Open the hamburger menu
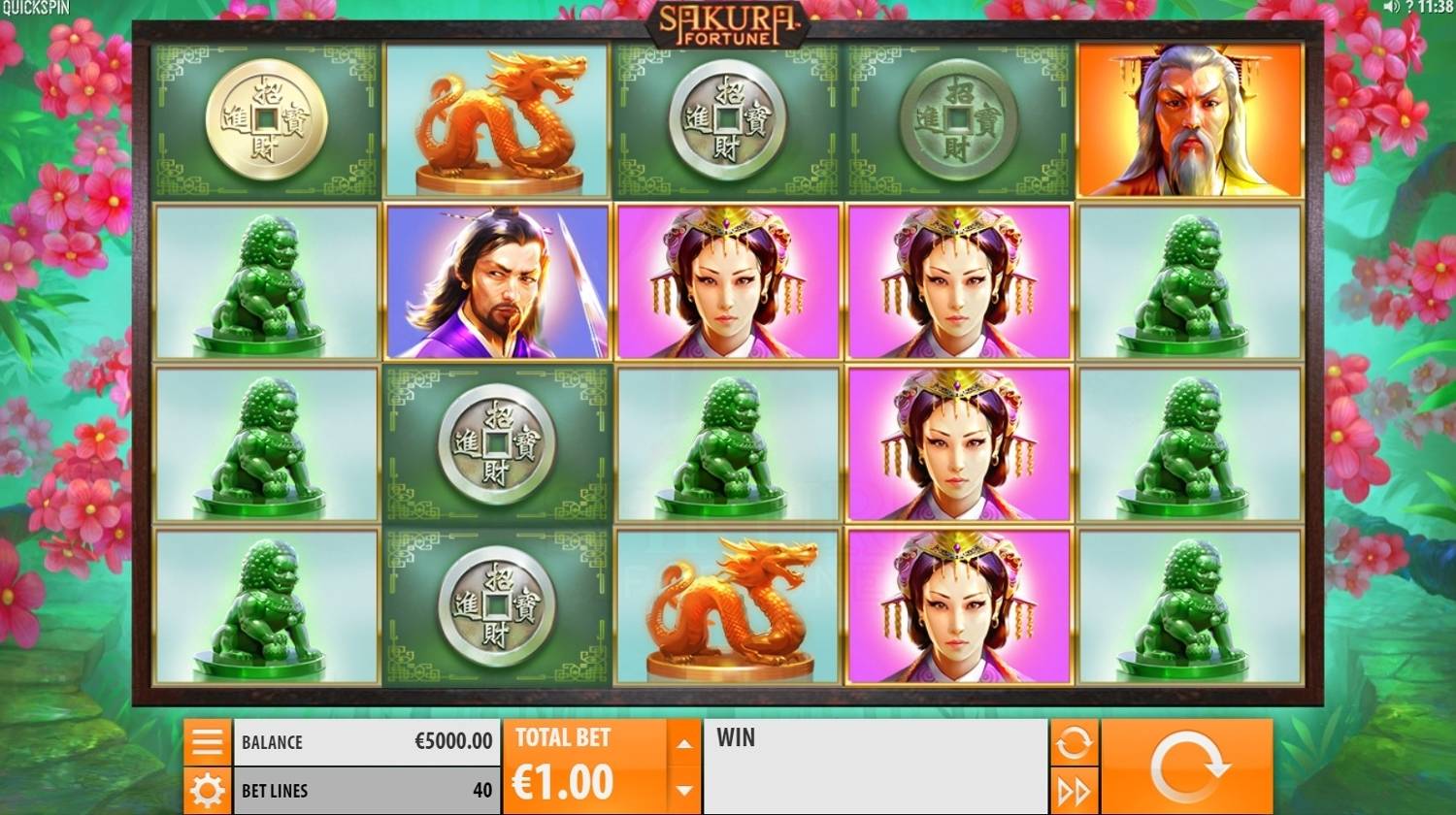1456x815 pixels. tap(208, 742)
